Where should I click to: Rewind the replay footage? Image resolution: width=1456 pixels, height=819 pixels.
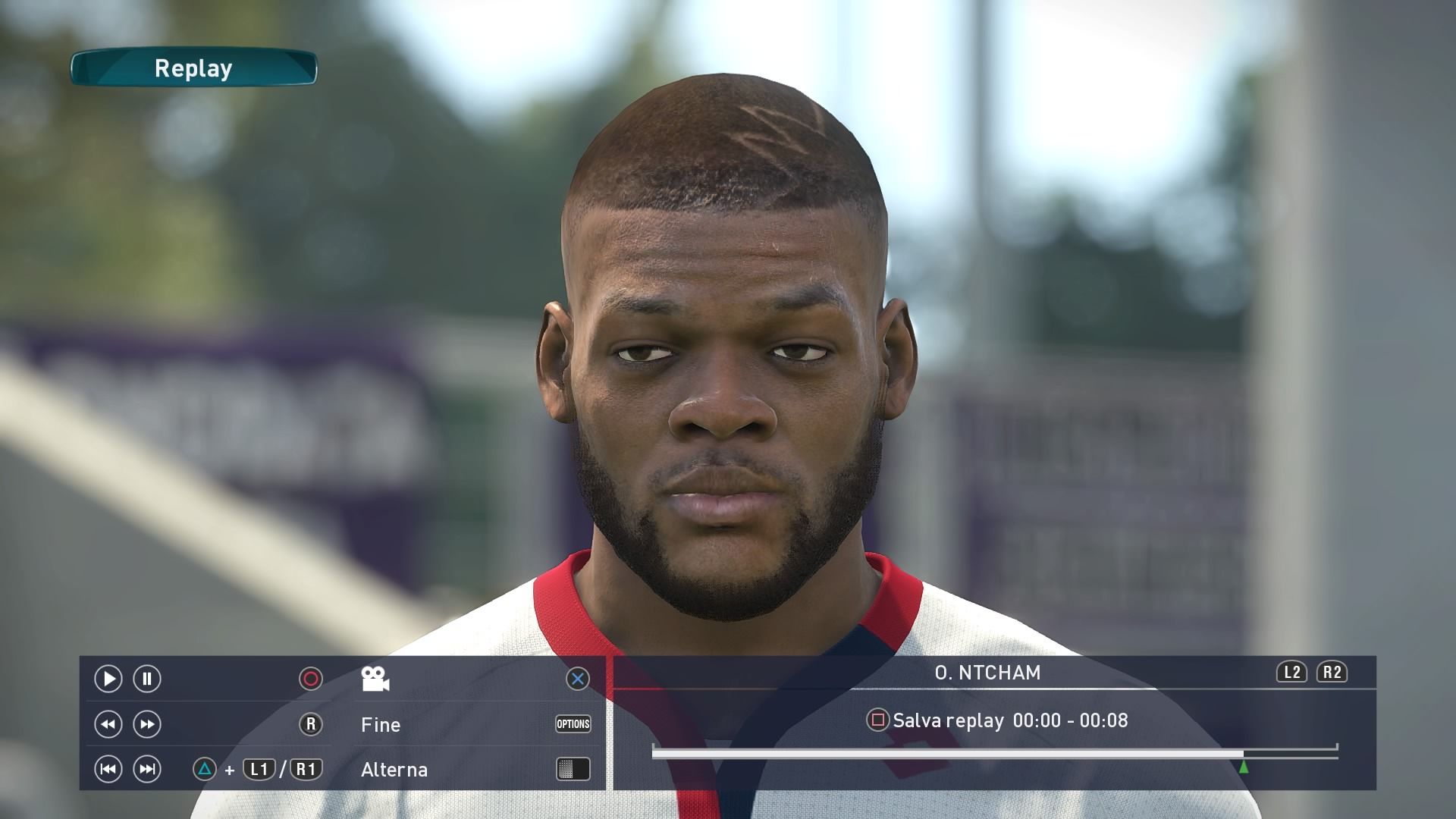point(108,724)
